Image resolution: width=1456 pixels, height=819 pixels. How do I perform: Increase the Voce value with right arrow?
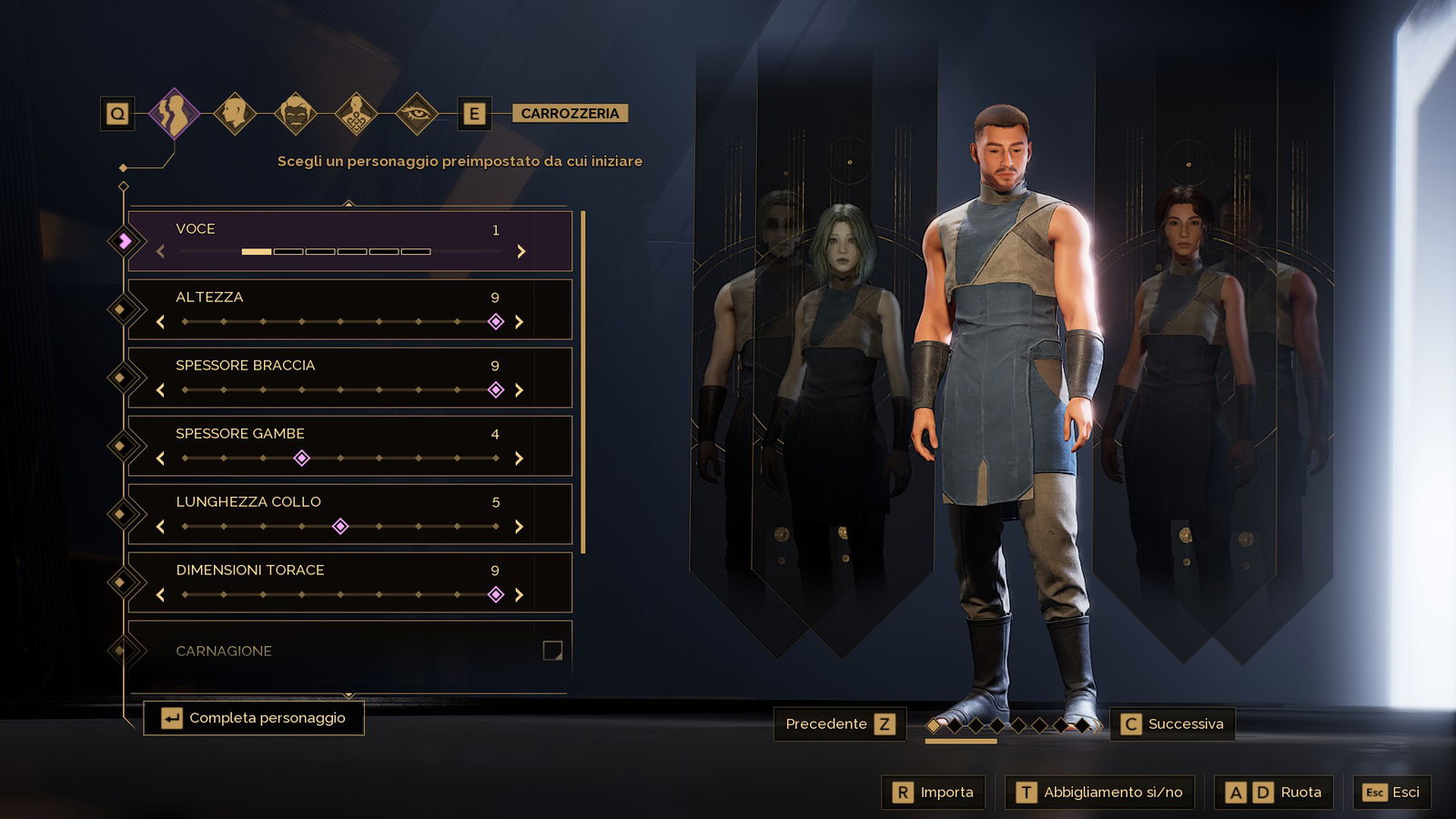coord(521,251)
